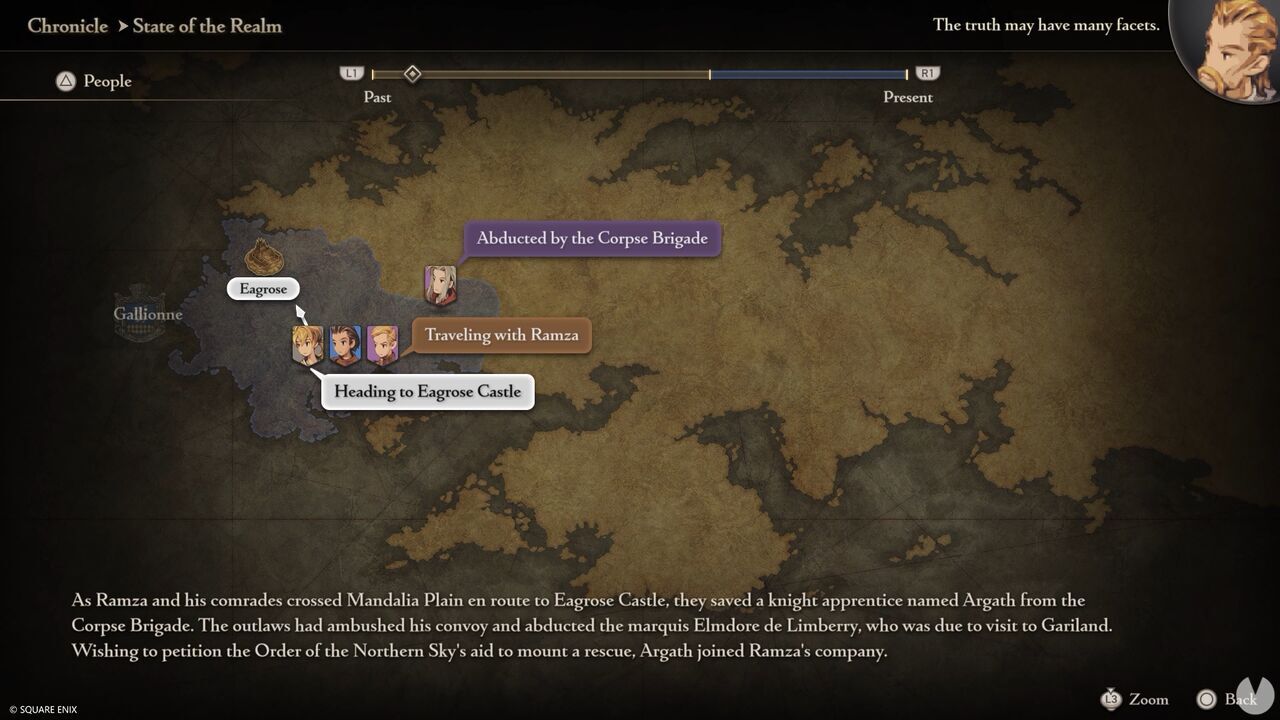The image size is (1280, 720).
Task: Click the R1 shoulder button icon
Action: pos(927,73)
